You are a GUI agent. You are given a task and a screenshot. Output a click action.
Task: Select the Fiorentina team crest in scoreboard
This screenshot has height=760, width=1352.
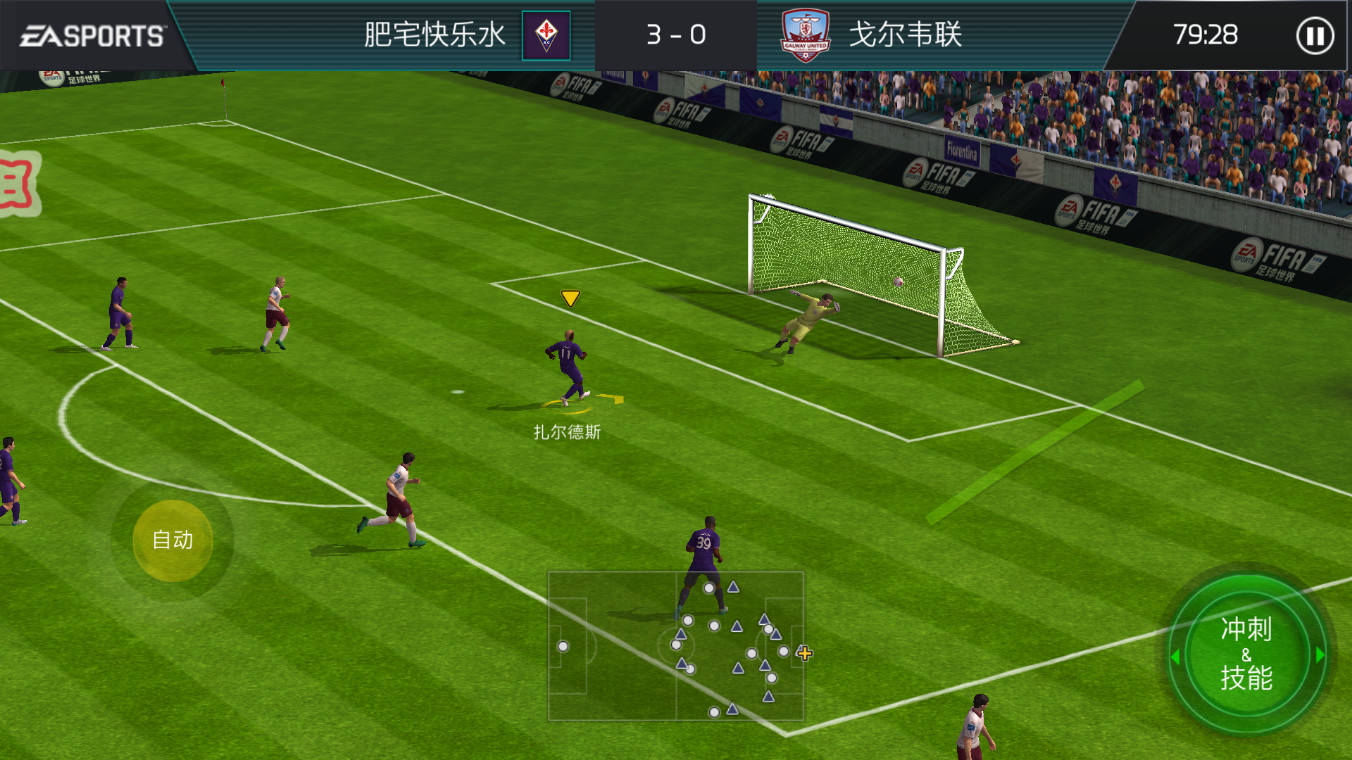pyautogui.click(x=544, y=35)
